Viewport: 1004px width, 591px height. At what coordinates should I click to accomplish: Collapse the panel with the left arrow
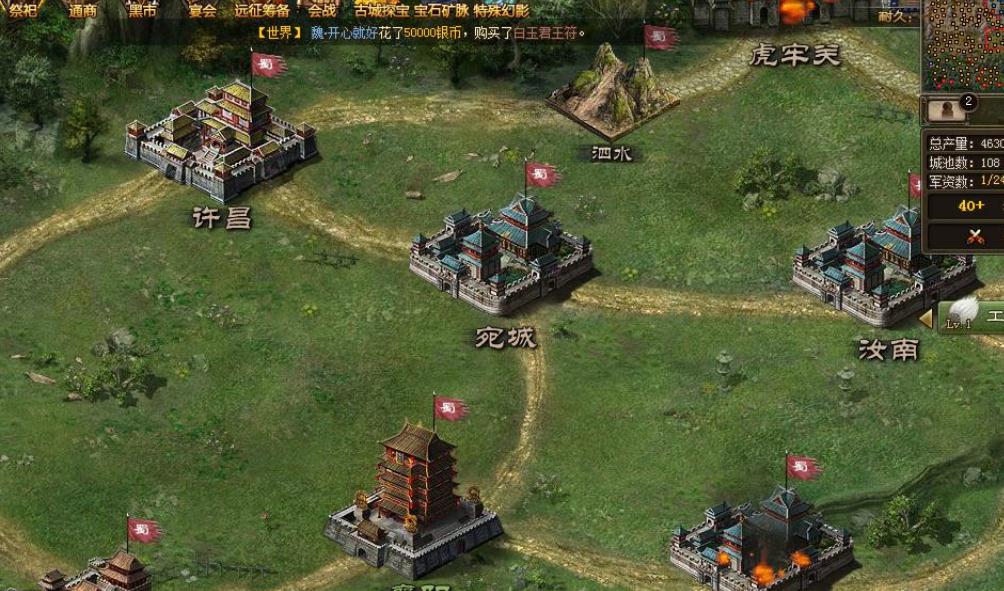[926, 318]
